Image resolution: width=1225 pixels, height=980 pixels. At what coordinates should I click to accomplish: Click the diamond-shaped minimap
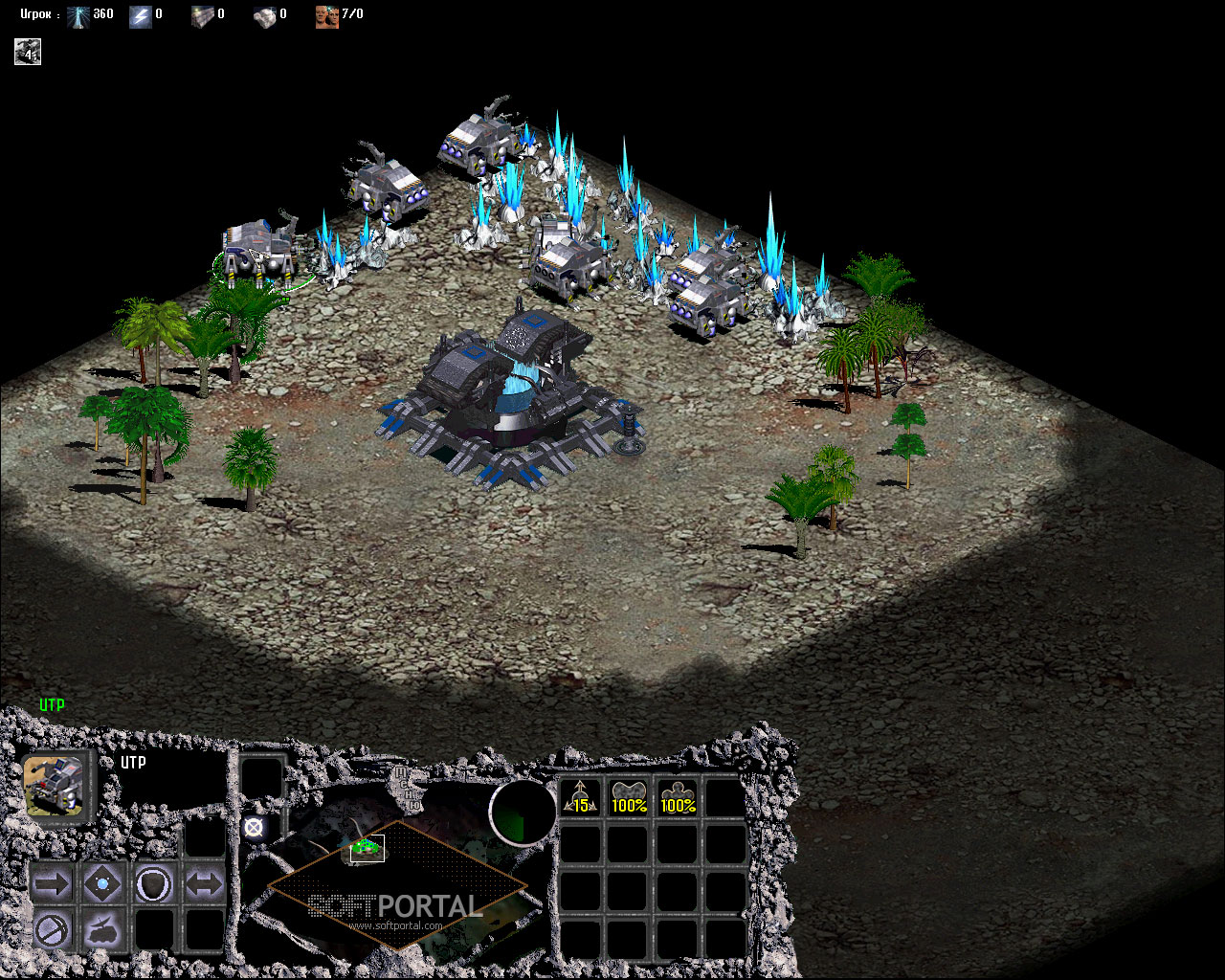[397, 885]
